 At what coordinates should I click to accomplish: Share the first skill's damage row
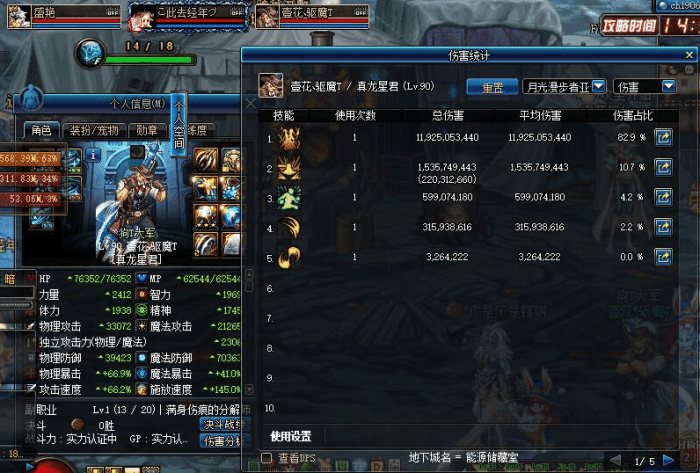pos(662,138)
